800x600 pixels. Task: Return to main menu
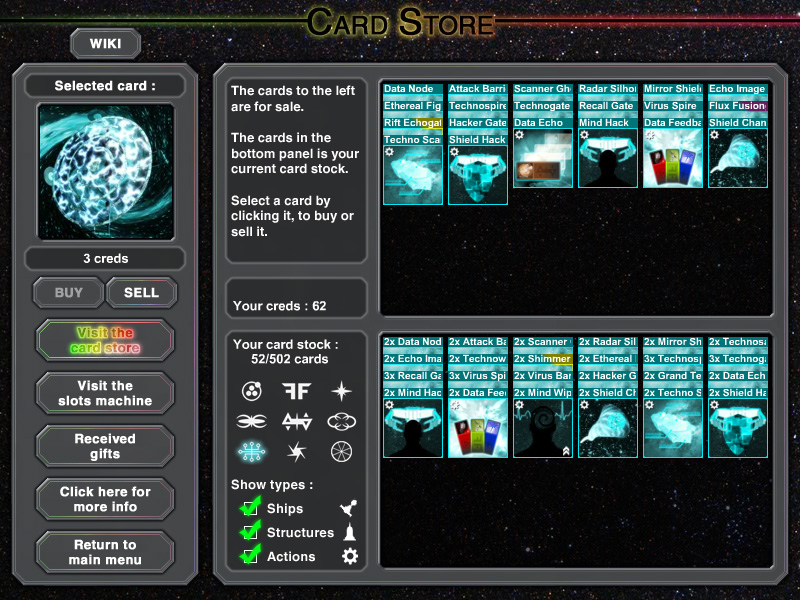tap(105, 552)
